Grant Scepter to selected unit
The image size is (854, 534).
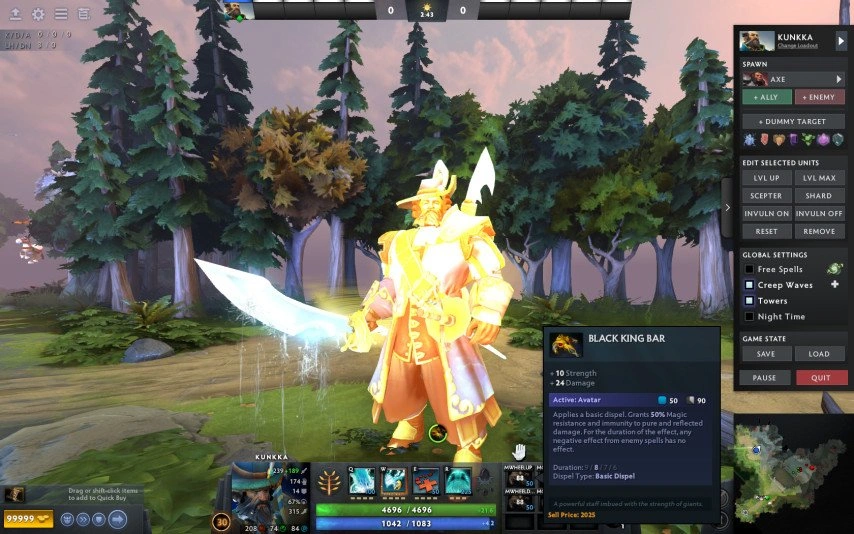[x=766, y=196]
